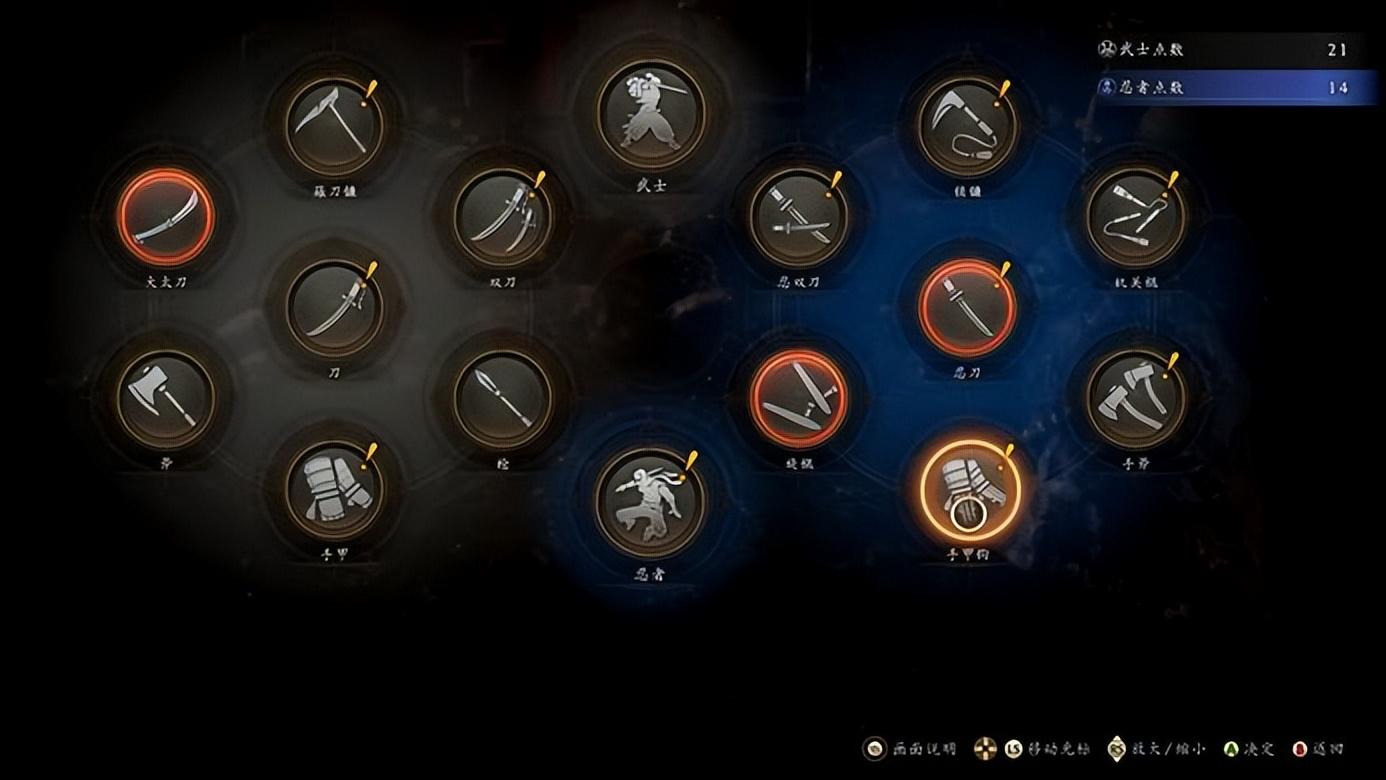The width and height of the screenshot is (1386, 780).
Task: Open the 薙刀镰 switchglaive skill node
Action: [334, 126]
